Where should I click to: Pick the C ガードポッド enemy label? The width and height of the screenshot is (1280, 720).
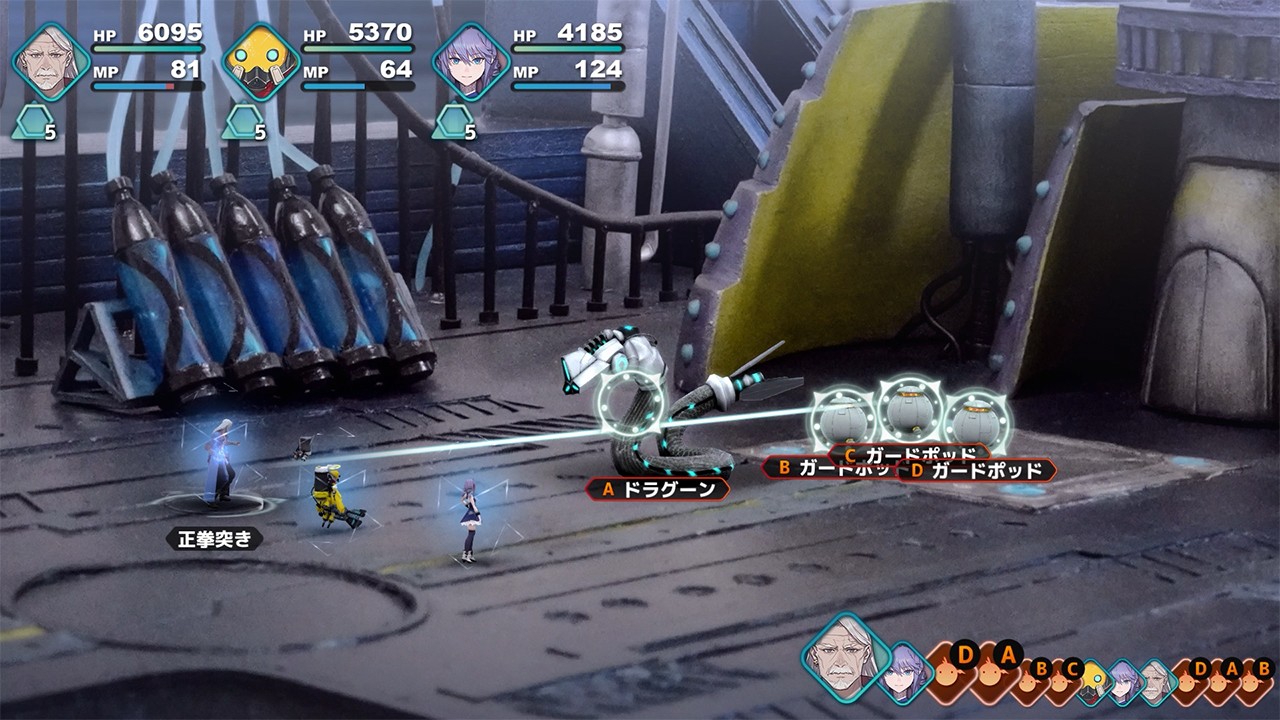tap(908, 454)
